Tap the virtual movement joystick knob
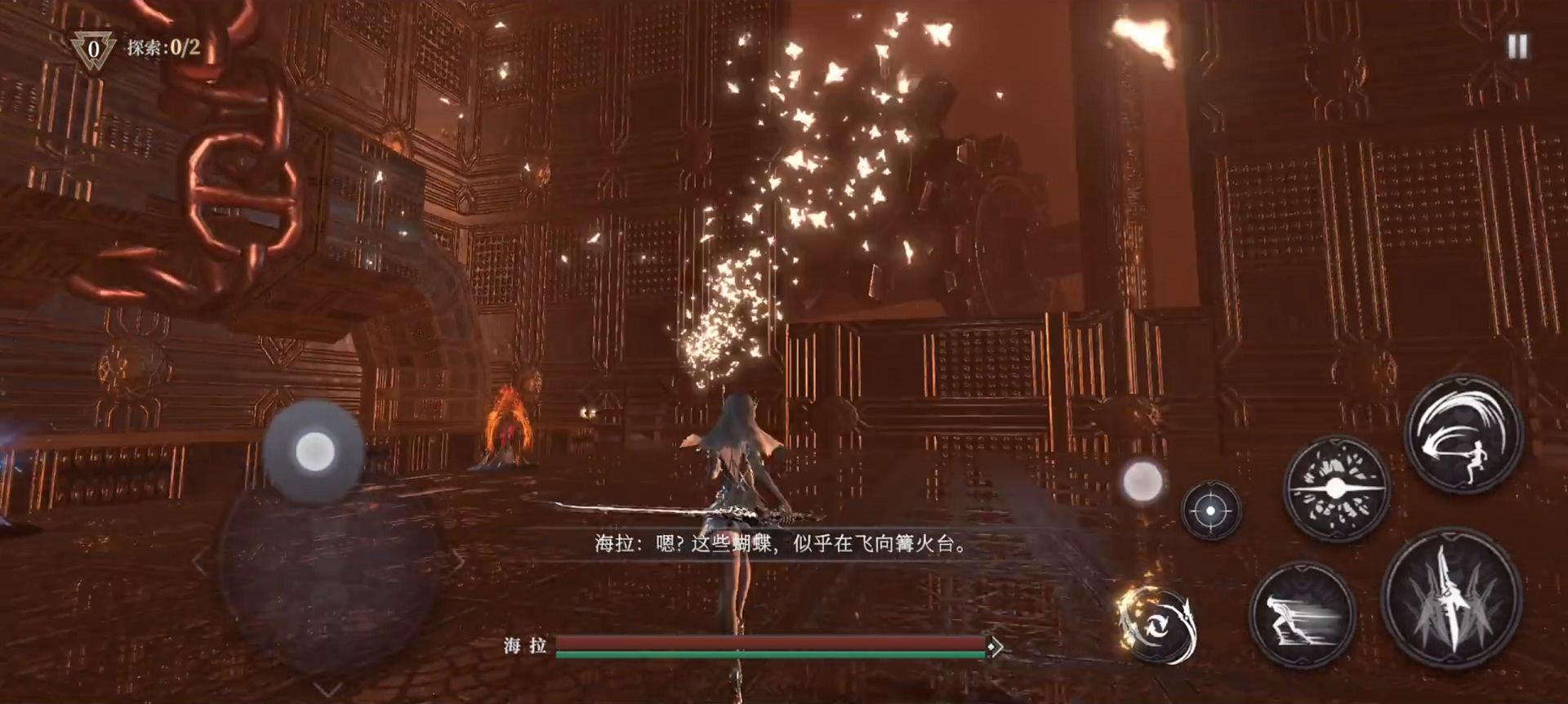Image resolution: width=1568 pixels, height=704 pixels. pyautogui.click(x=314, y=451)
